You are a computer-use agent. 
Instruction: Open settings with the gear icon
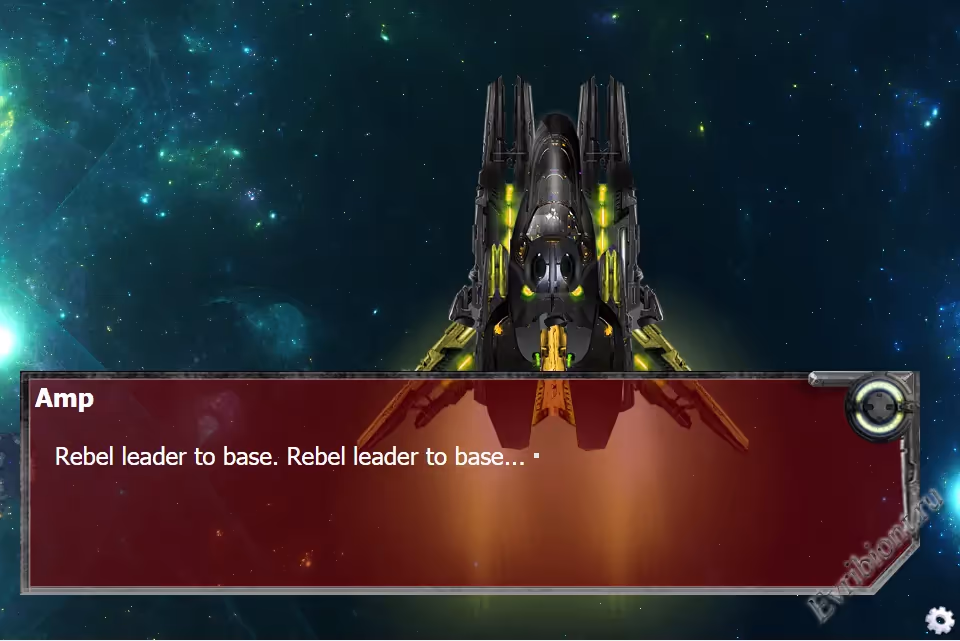pyautogui.click(x=939, y=620)
